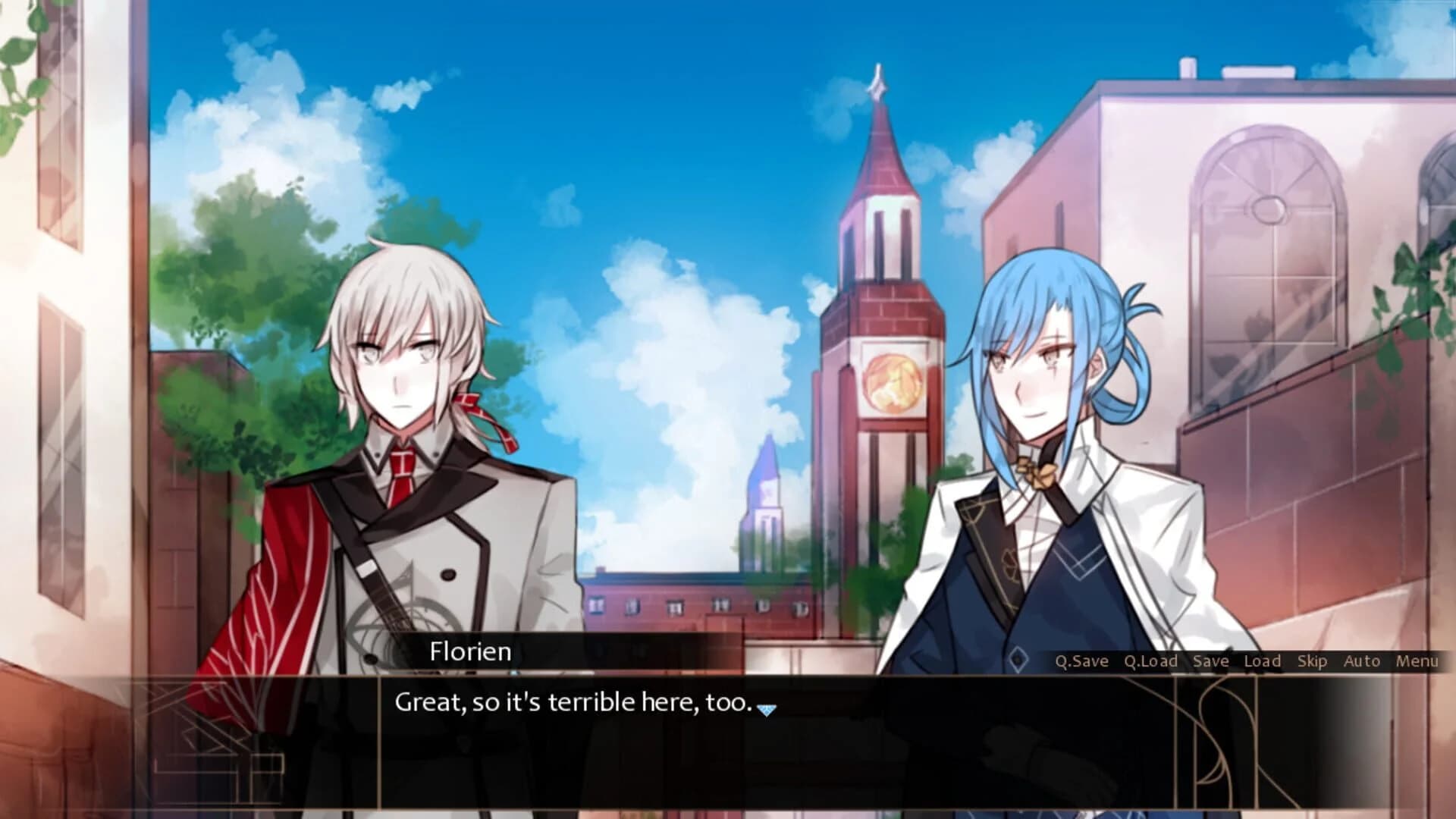Open the Save screen

tap(1211, 661)
